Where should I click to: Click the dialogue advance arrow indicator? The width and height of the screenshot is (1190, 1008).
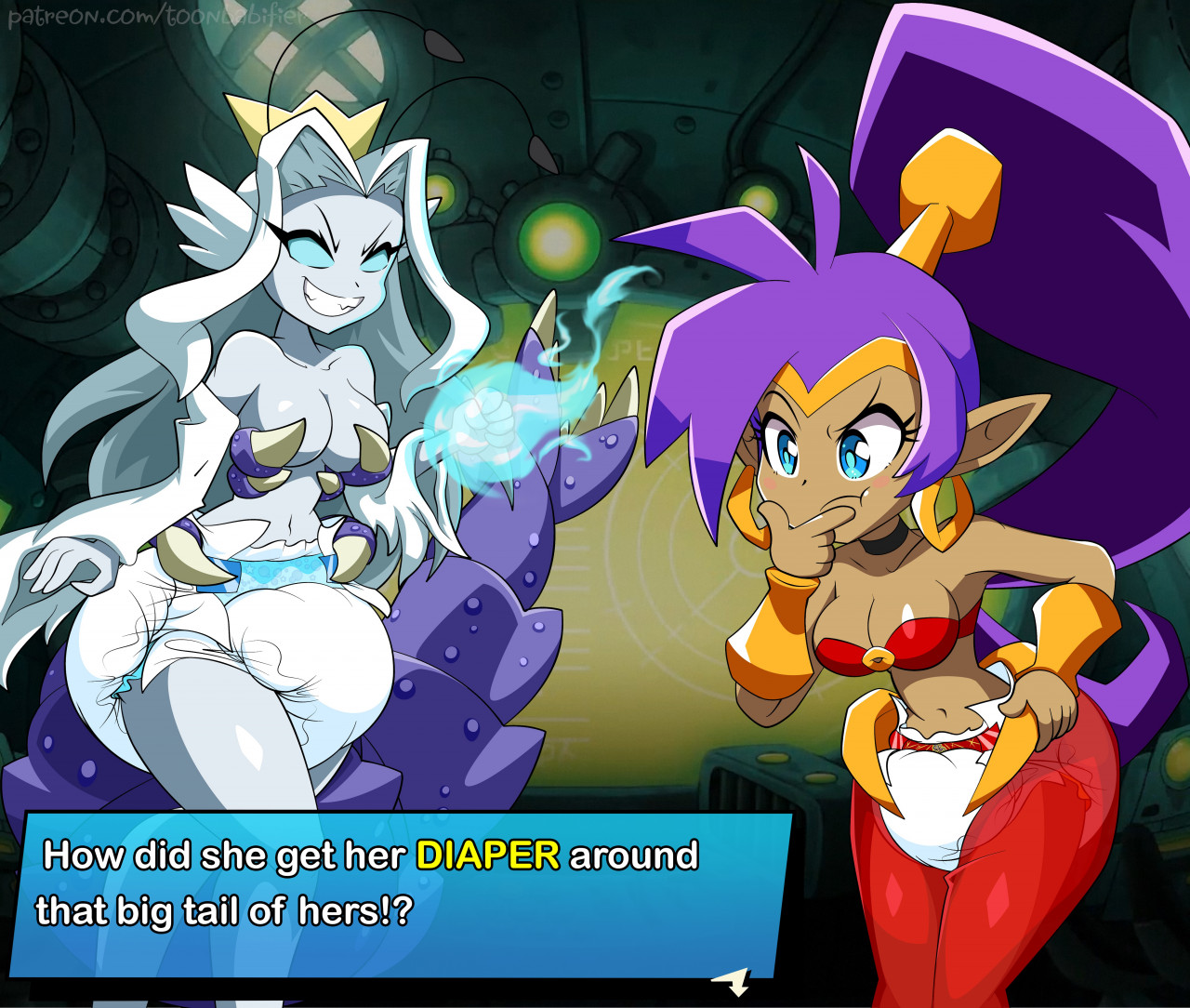click(734, 981)
